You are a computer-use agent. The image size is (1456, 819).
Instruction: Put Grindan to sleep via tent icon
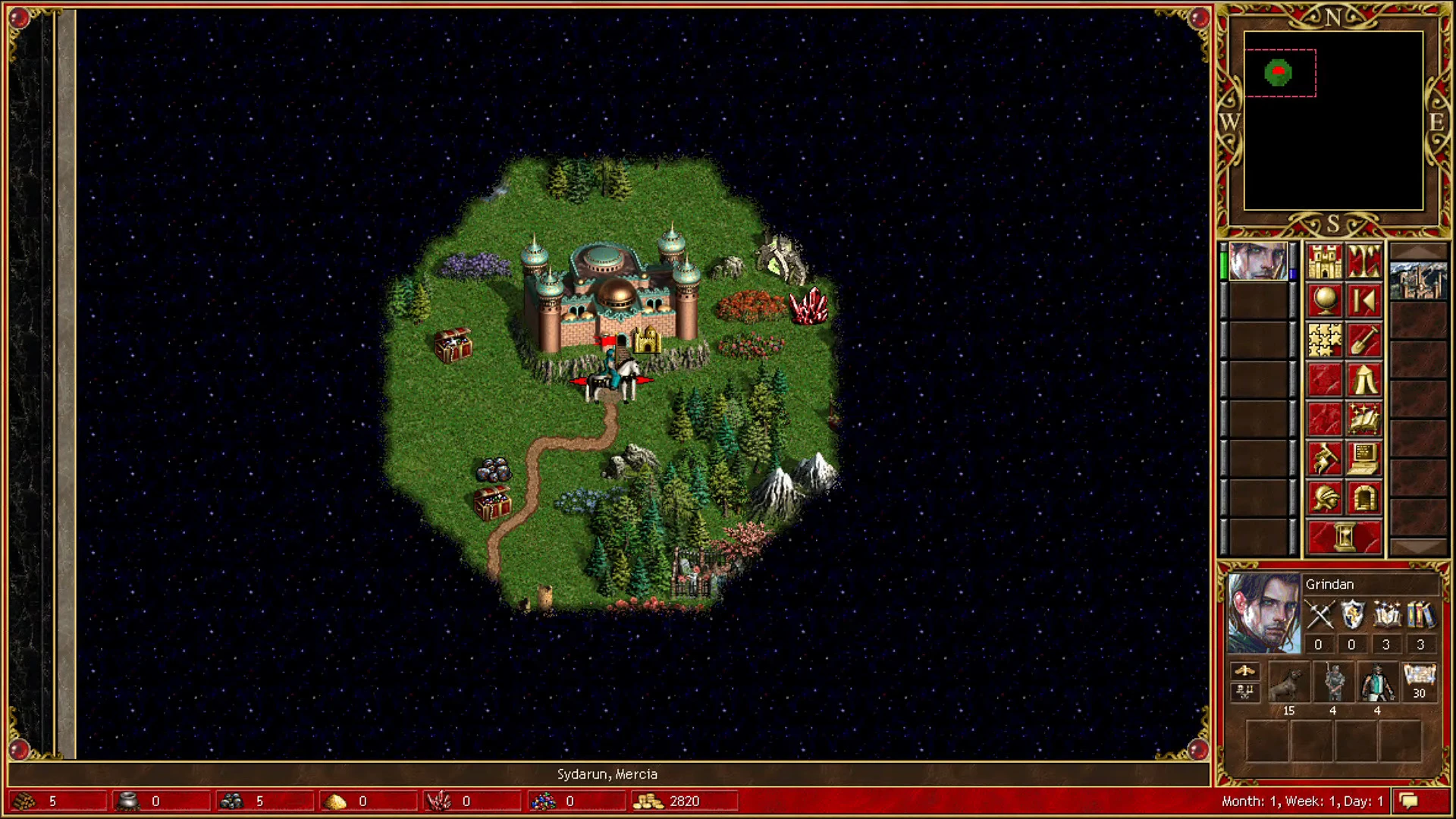coord(1363,380)
